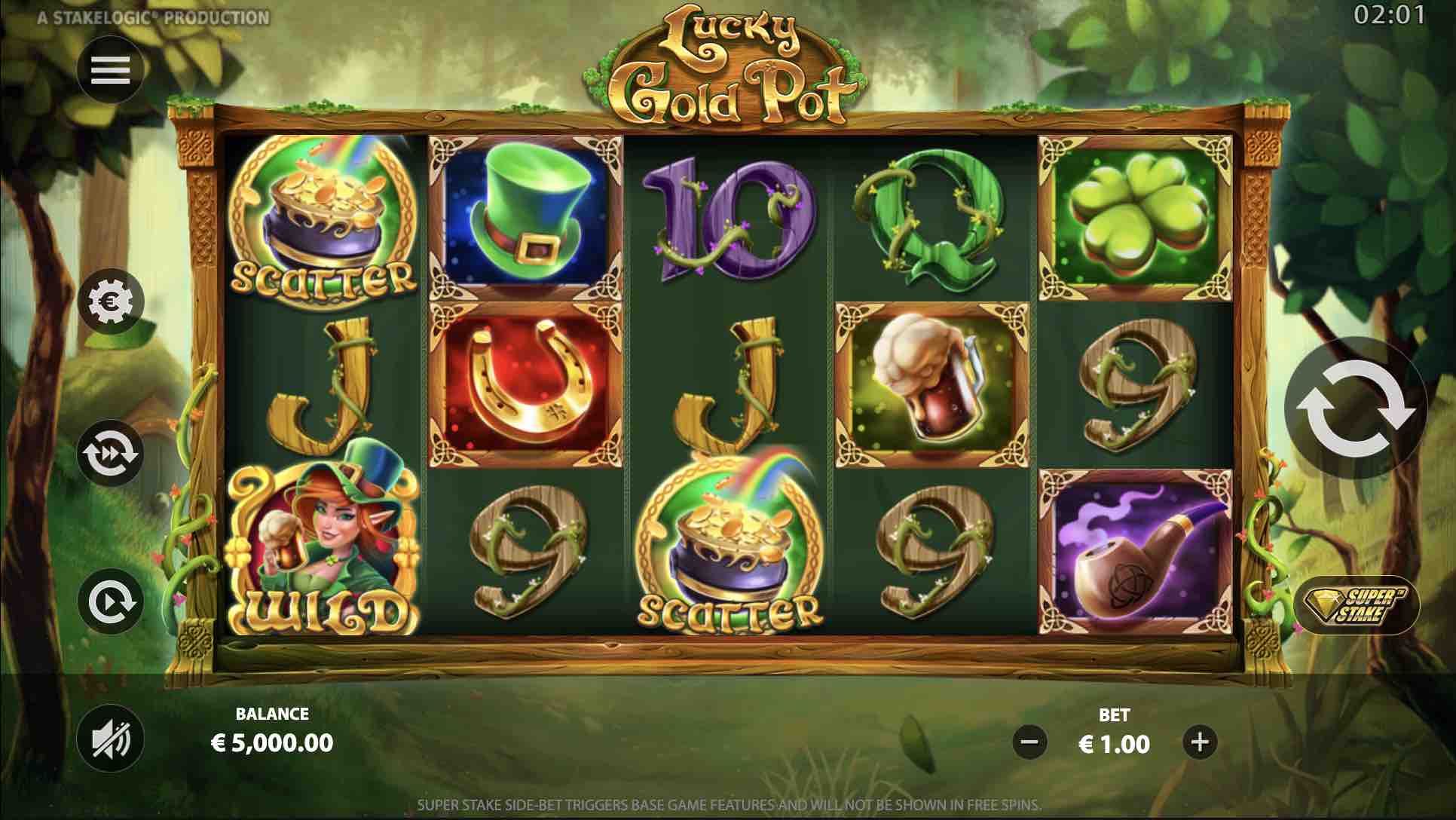This screenshot has height=820, width=1456.
Task: Spin the reels
Action: click(x=1354, y=408)
